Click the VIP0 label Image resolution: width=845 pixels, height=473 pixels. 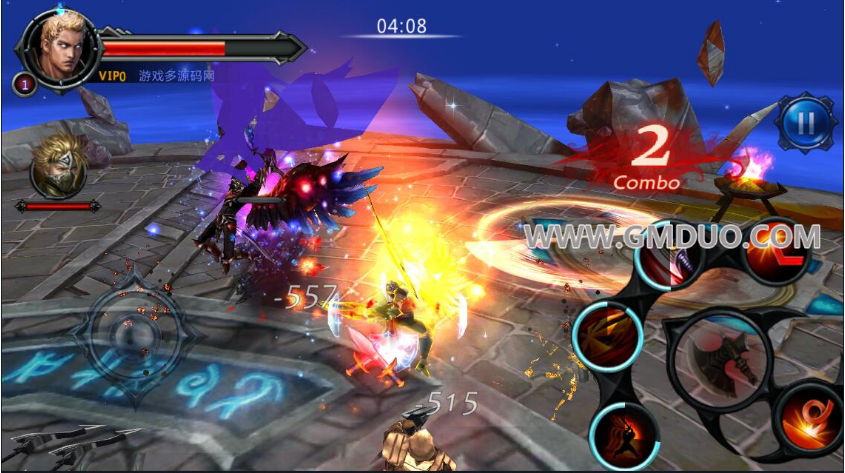pyautogui.click(x=112, y=76)
